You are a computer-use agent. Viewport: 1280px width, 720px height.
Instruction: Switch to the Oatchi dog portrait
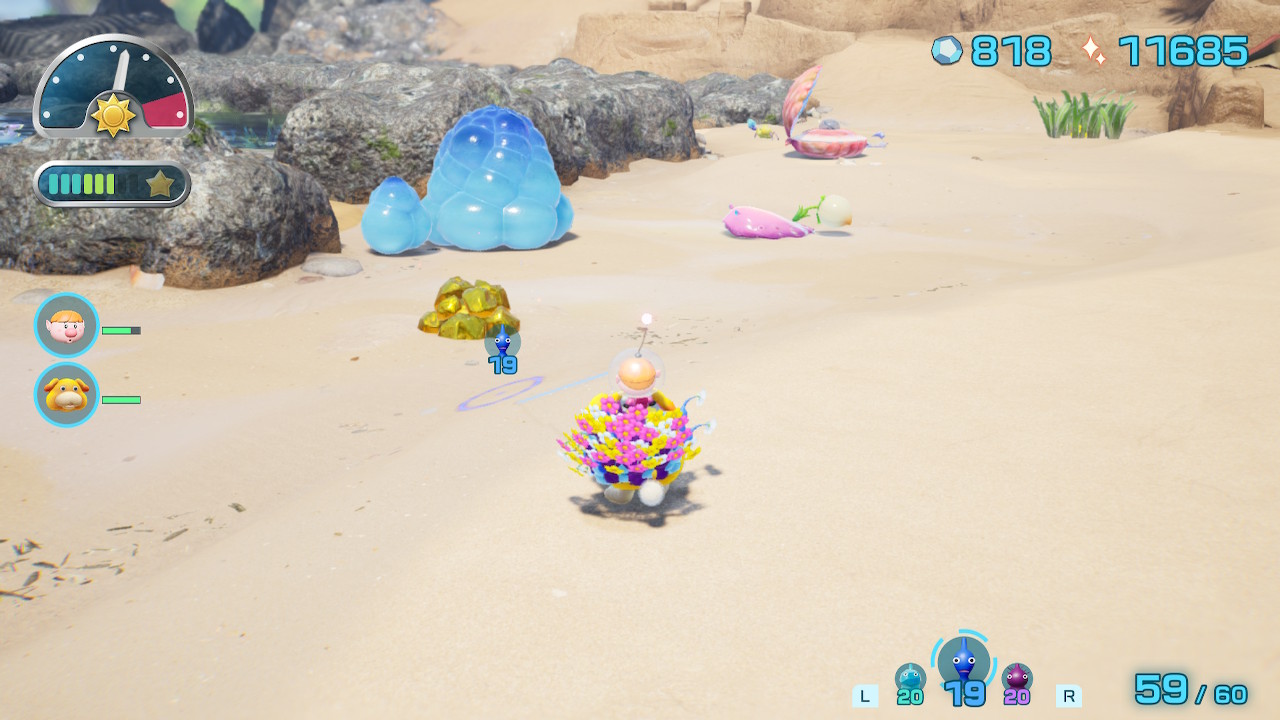tap(67, 395)
